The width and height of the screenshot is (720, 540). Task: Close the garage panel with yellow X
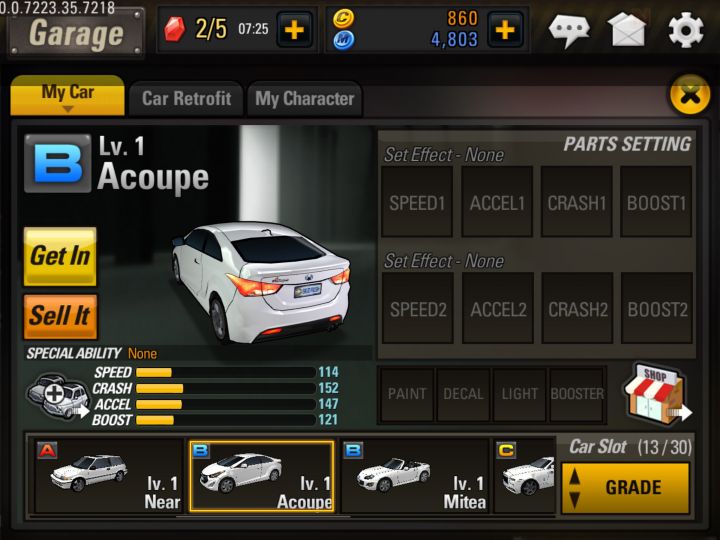coord(688,94)
